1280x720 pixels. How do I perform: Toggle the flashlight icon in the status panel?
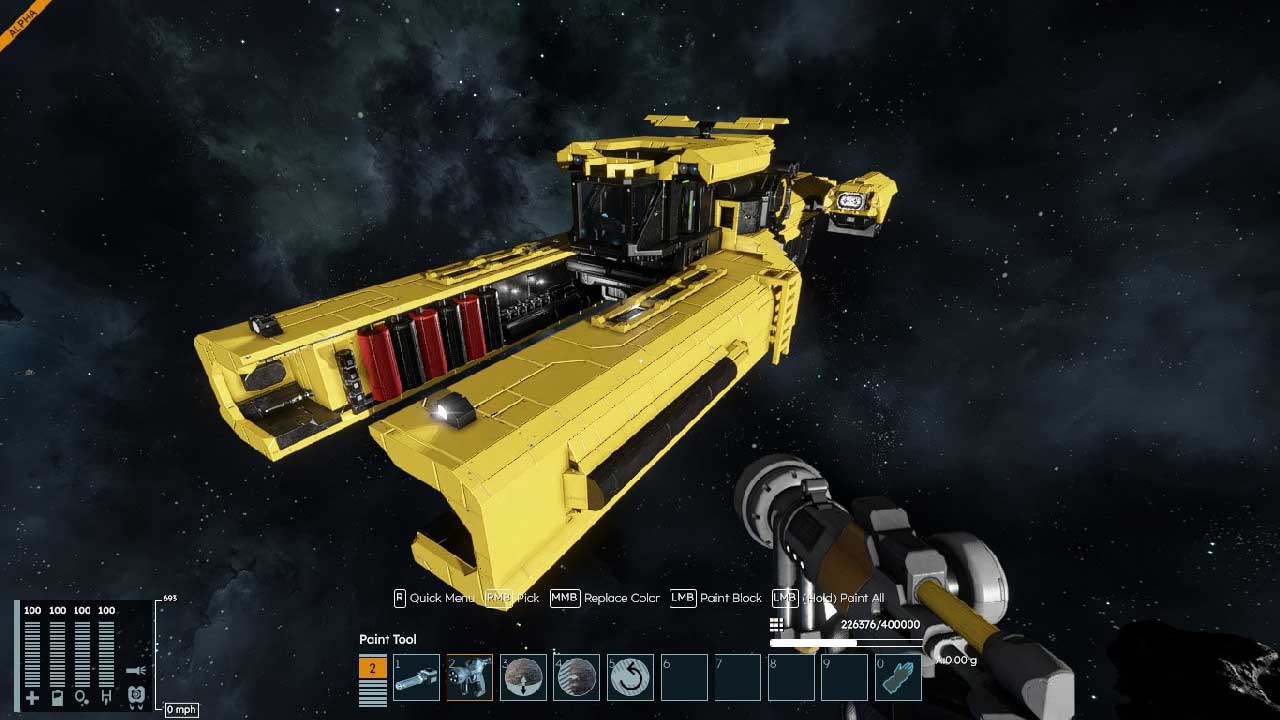pos(137,671)
